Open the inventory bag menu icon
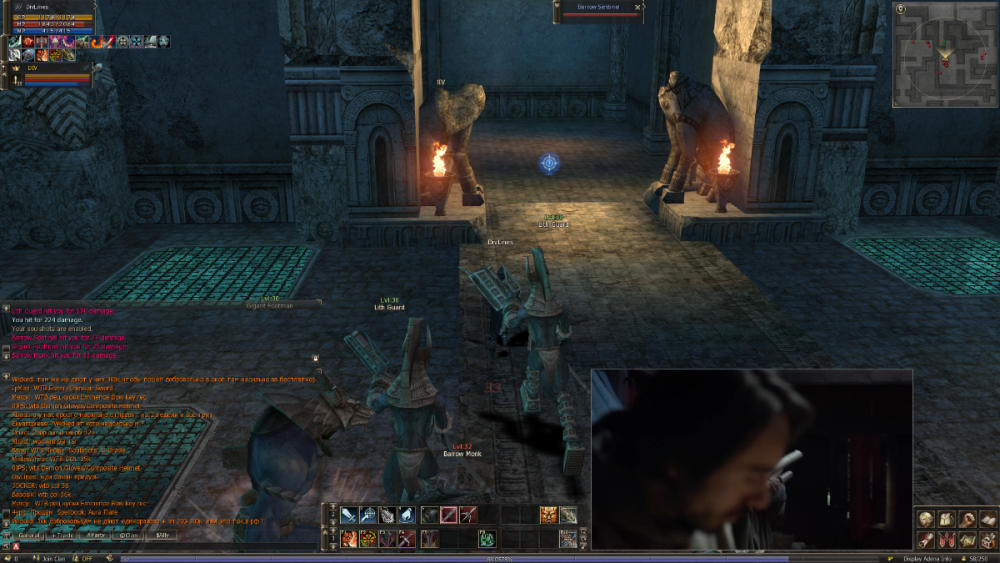Image resolution: width=1000 pixels, height=563 pixels. (x=946, y=519)
